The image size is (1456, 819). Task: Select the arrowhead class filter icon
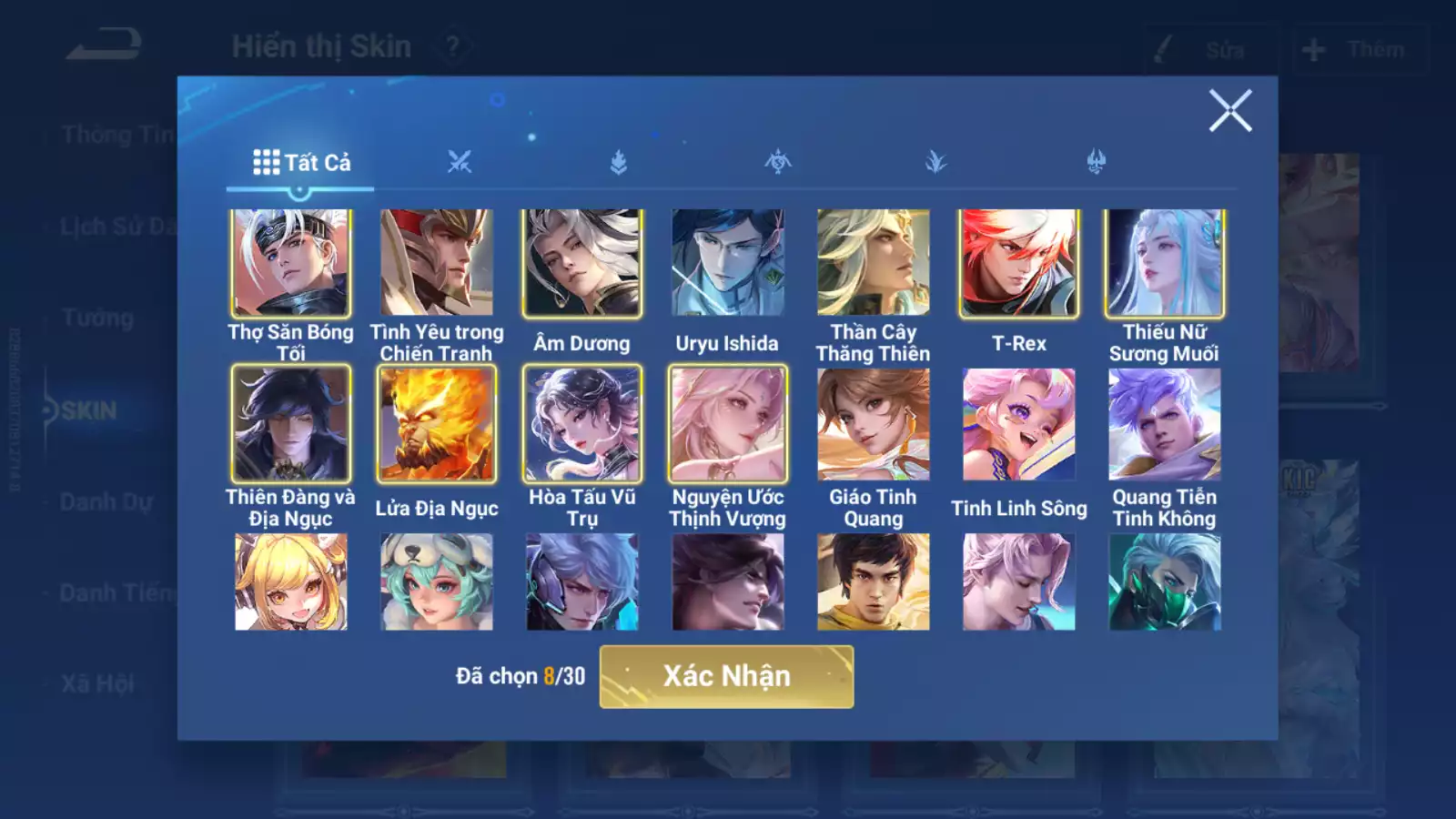pos(619,162)
